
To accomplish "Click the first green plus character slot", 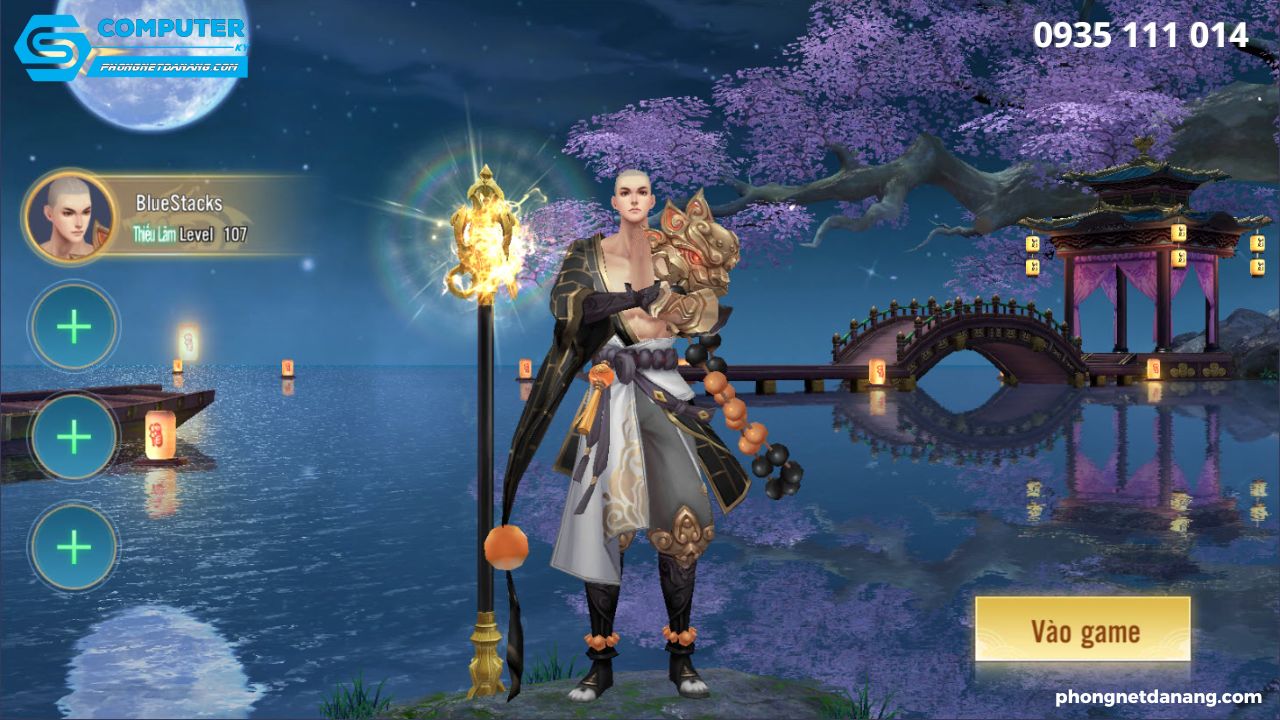I will click(72, 325).
